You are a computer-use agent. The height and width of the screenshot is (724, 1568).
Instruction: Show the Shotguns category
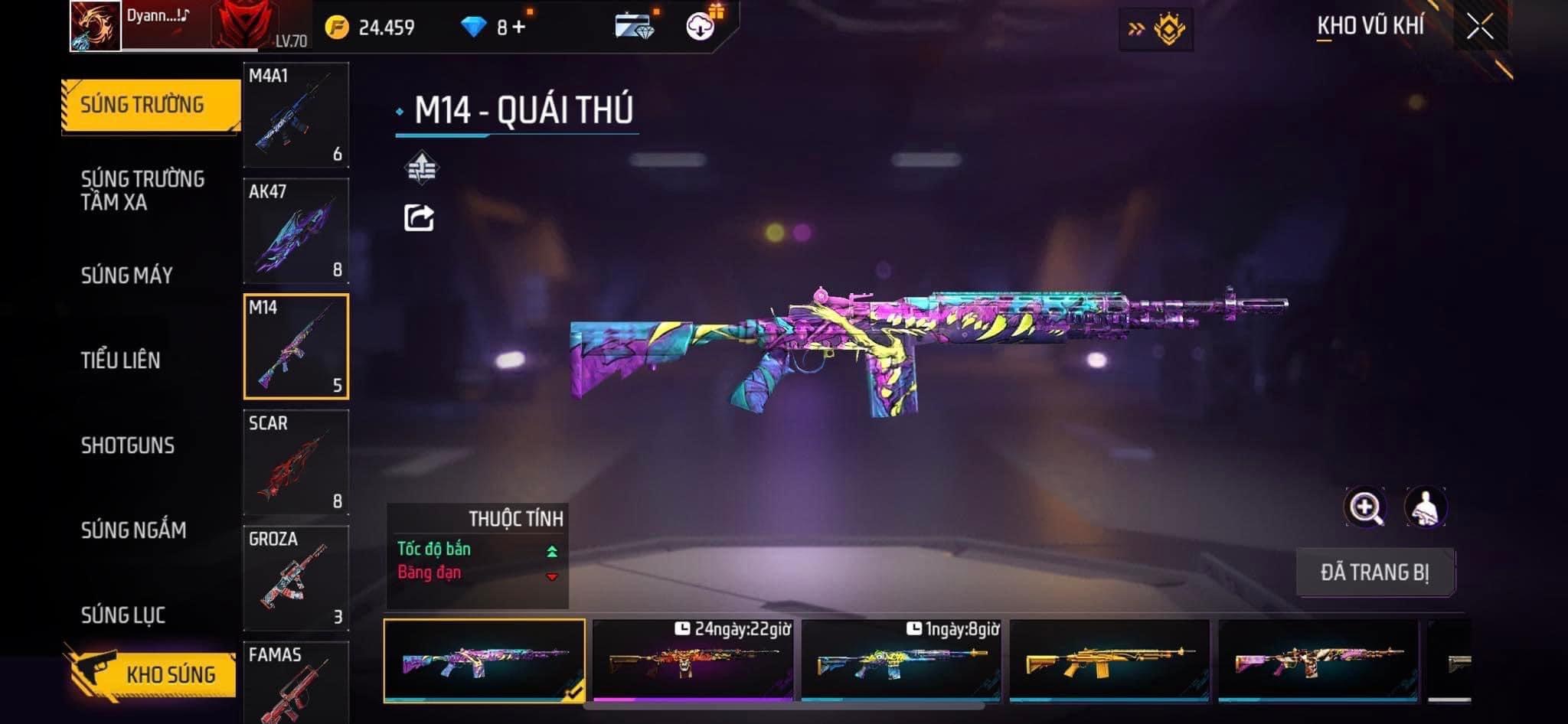coord(128,445)
